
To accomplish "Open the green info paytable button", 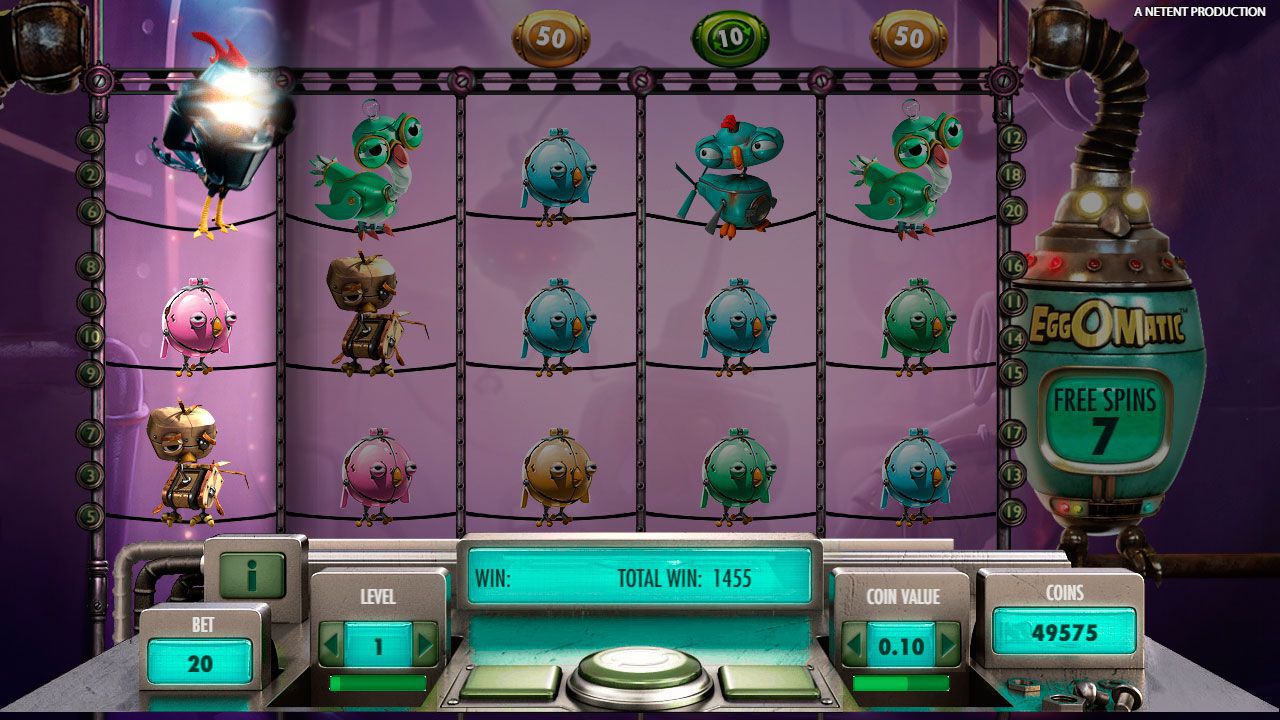I will point(252,575).
